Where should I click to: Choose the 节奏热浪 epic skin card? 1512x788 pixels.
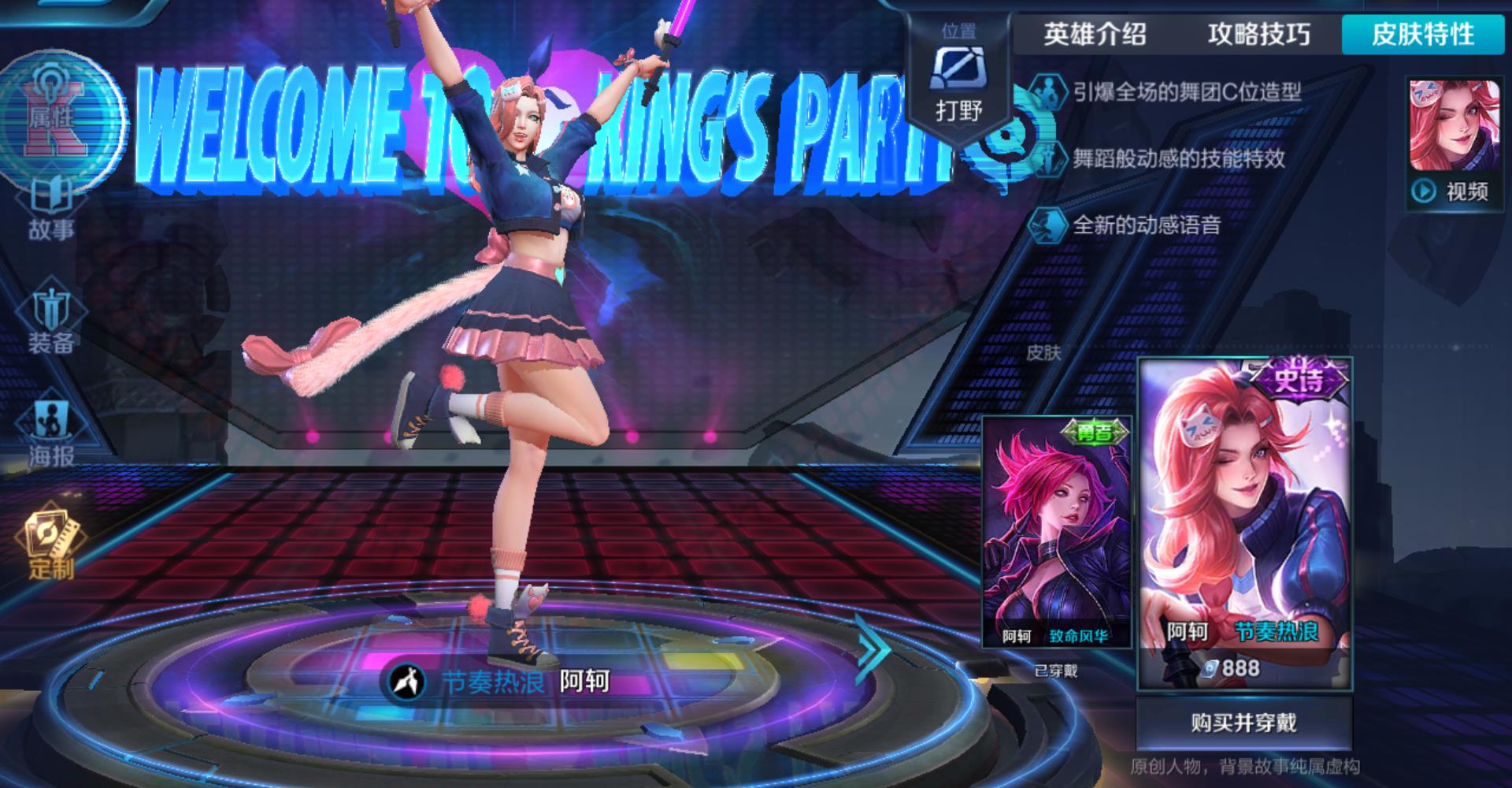pos(1244,524)
